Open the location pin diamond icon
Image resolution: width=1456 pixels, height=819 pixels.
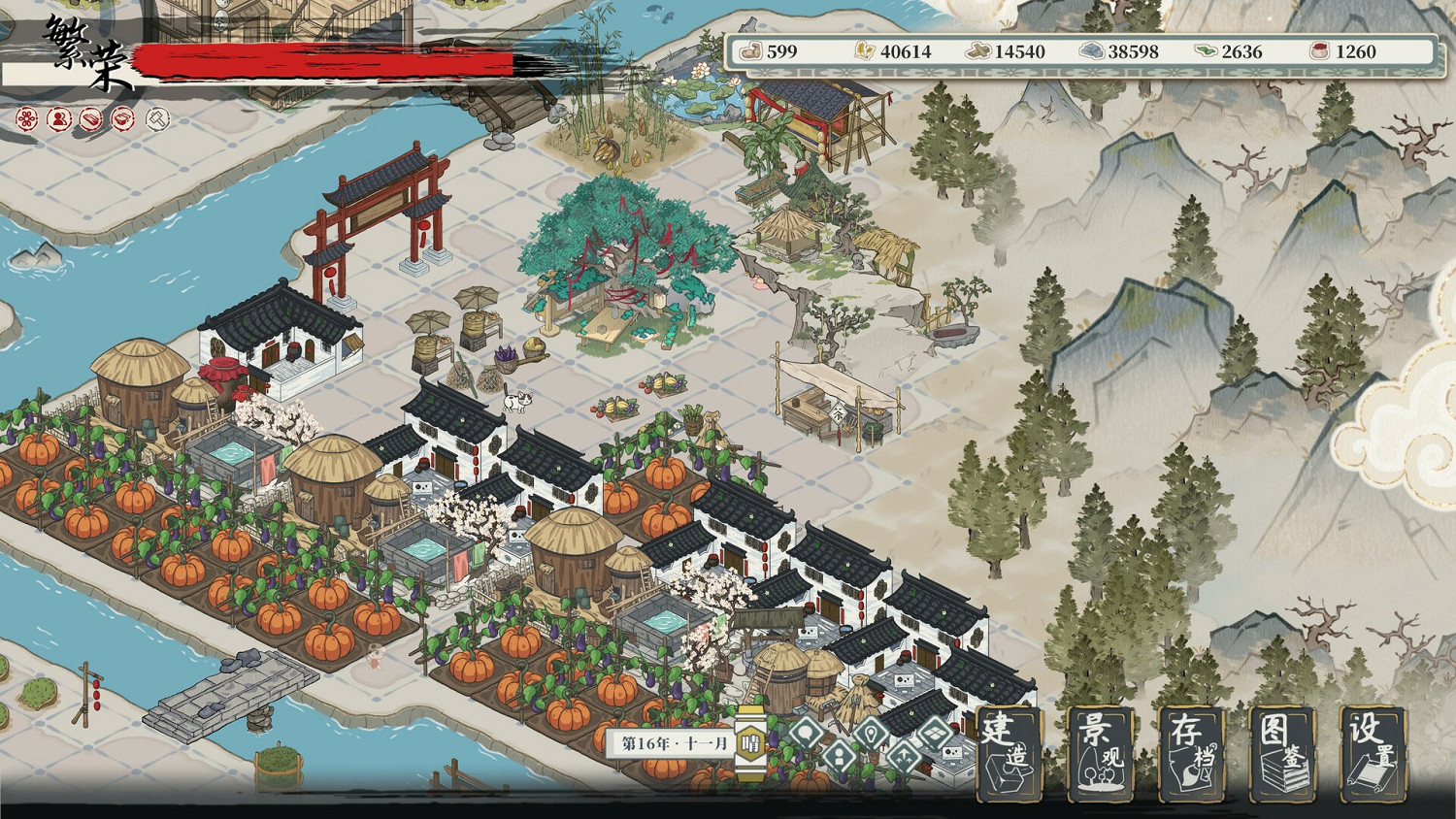pyautogui.click(x=869, y=735)
